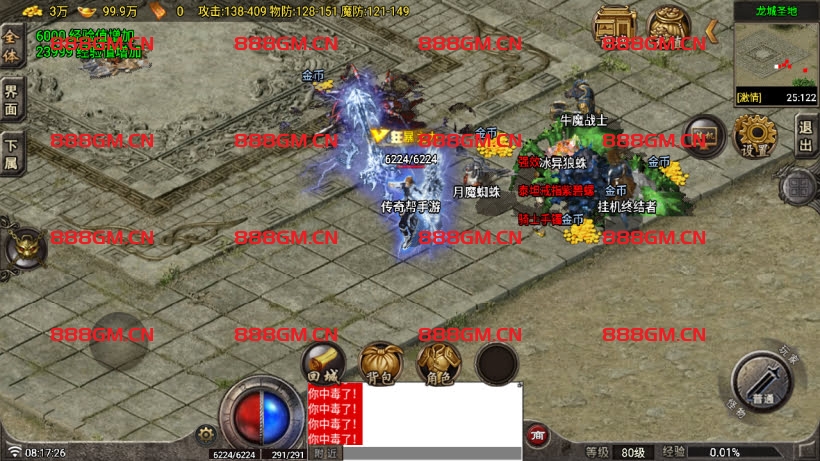The image size is (820, 461).
Task: Click the 附近 nearby chat channel button
Action: (x=323, y=453)
